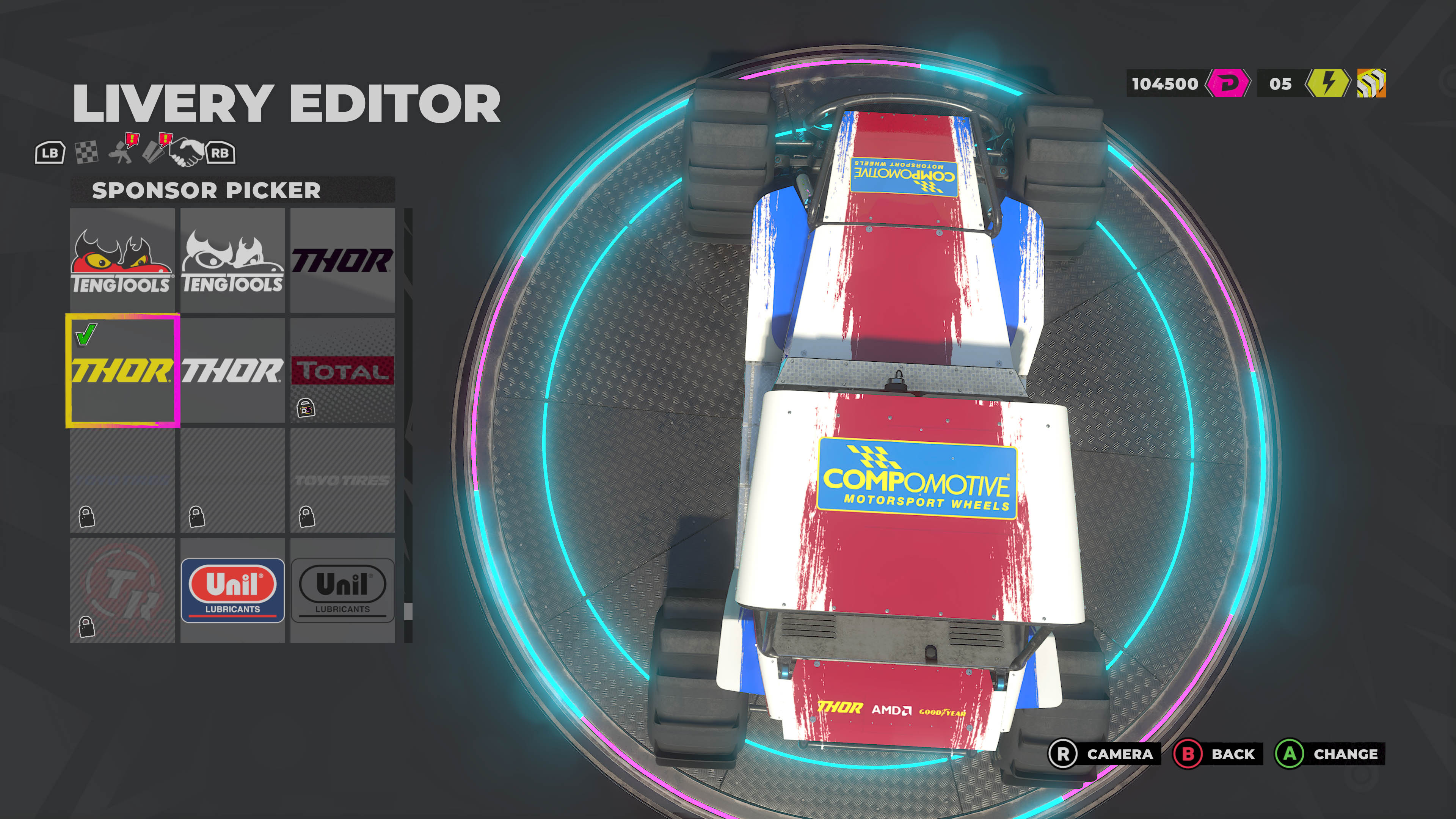
Task: Select the locked red circular T logo tile
Action: pyautogui.click(x=122, y=590)
